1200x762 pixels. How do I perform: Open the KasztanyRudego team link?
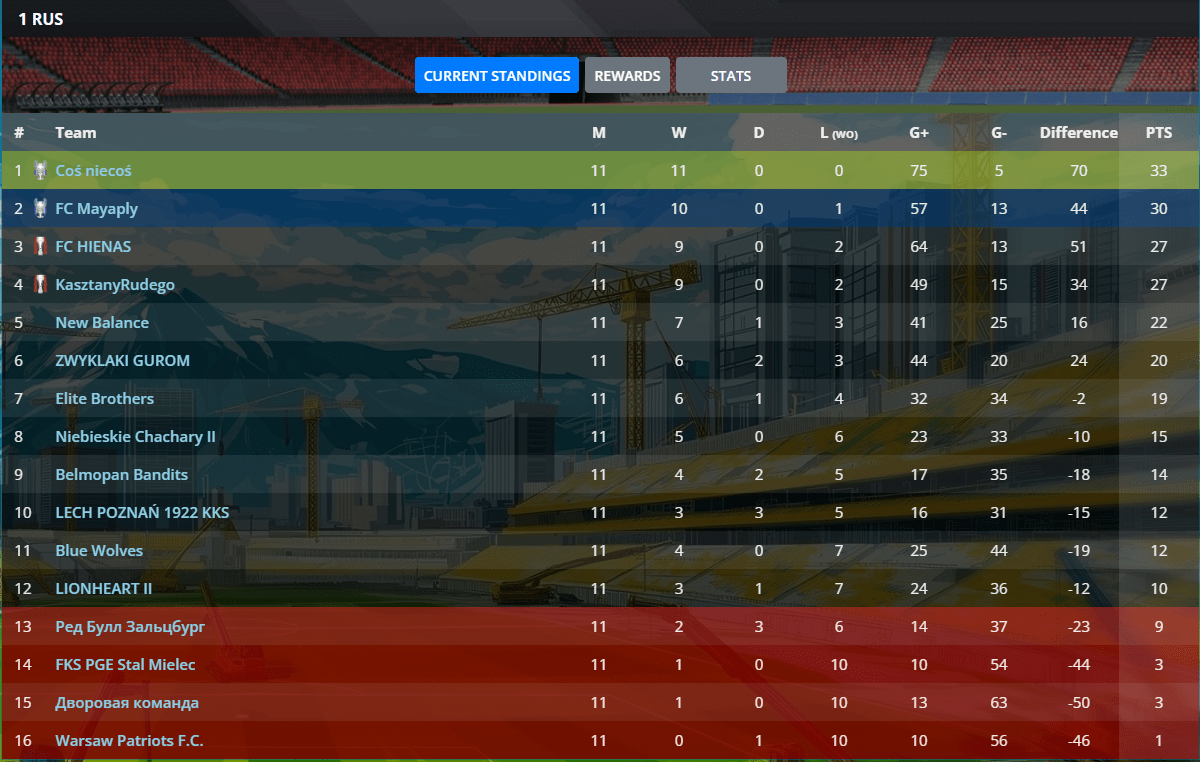[115, 285]
